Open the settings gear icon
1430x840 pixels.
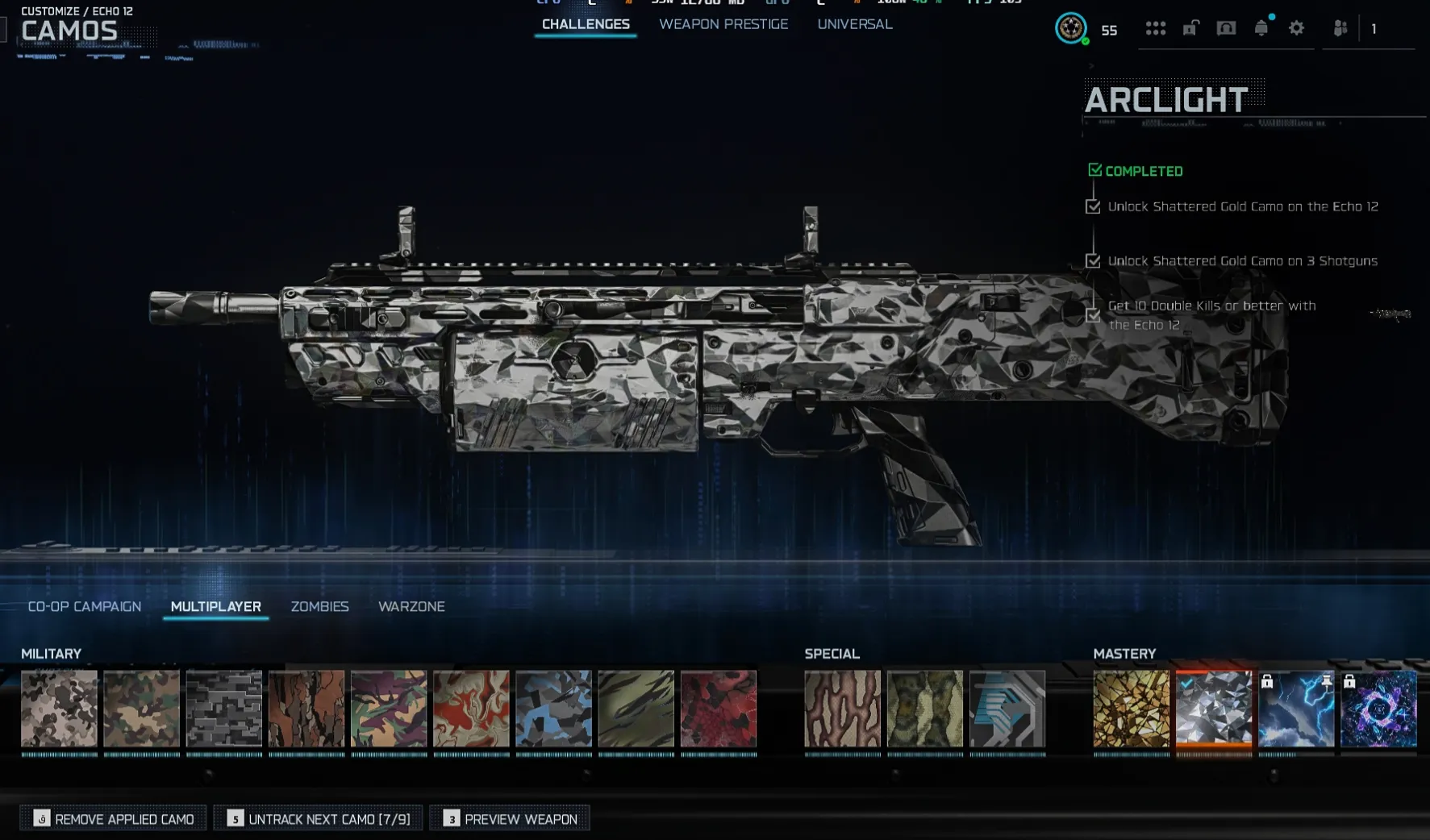1296,28
